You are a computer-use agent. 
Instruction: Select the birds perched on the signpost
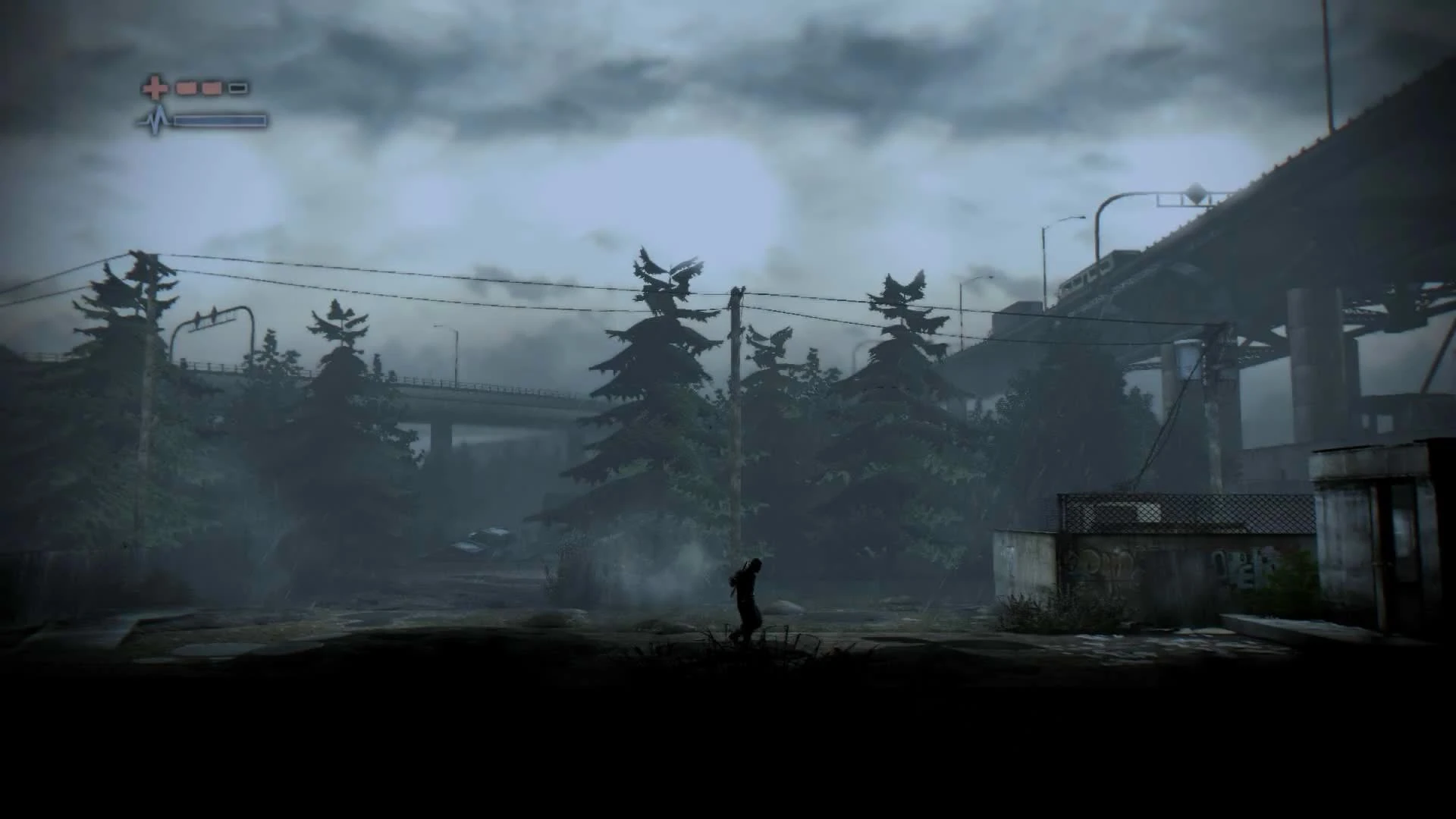(x=206, y=317)
